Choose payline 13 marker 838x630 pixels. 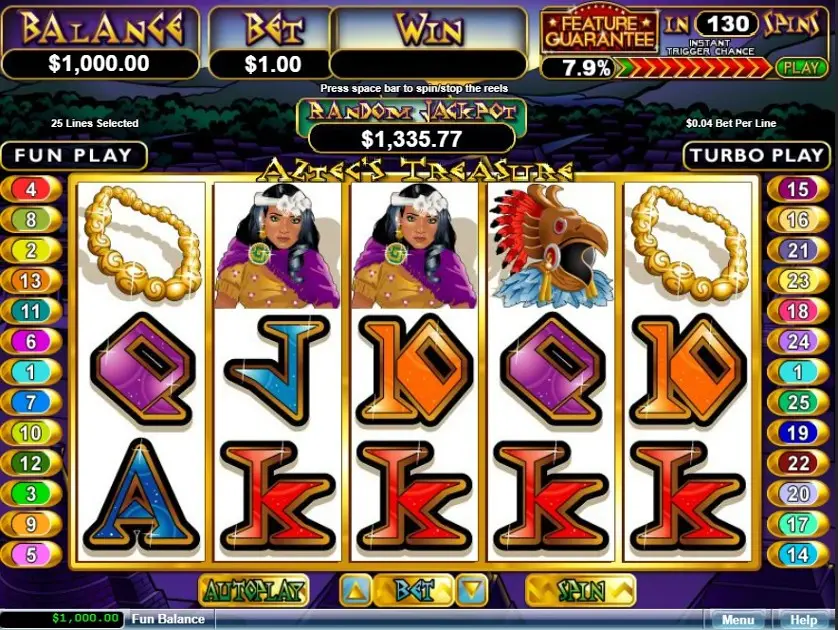coord(31,281)
